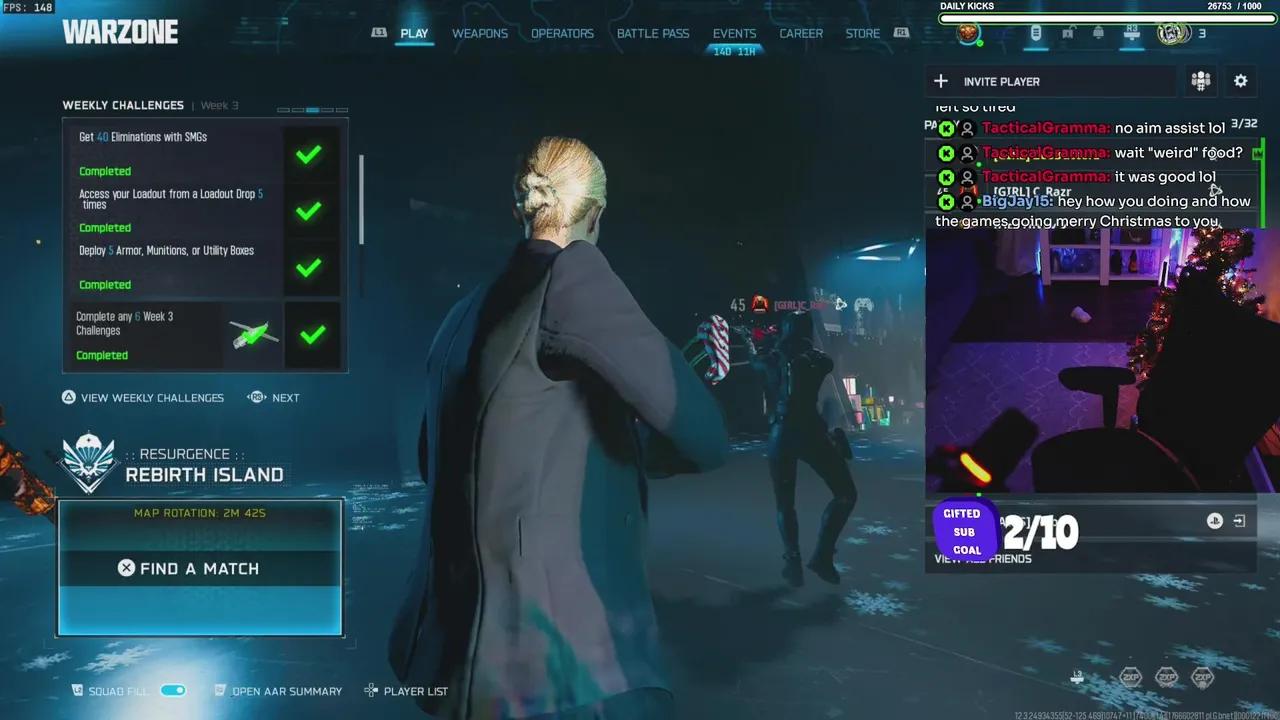Switch to the WEAPONS tab
The width and height of the screenshot is (1280, 720).
(479, 33)
